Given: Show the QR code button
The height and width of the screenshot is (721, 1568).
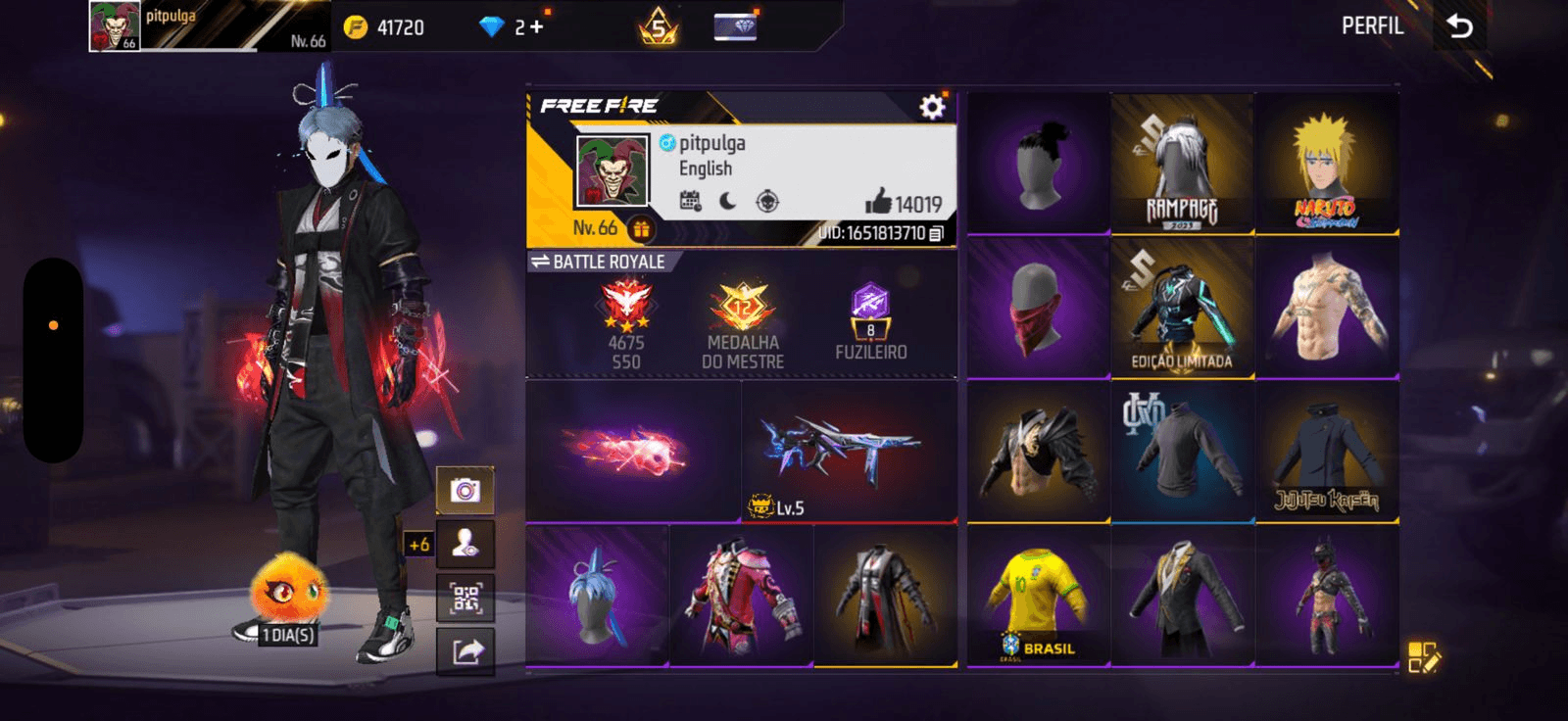Looking at the screenshot, I should click(465, 598).
